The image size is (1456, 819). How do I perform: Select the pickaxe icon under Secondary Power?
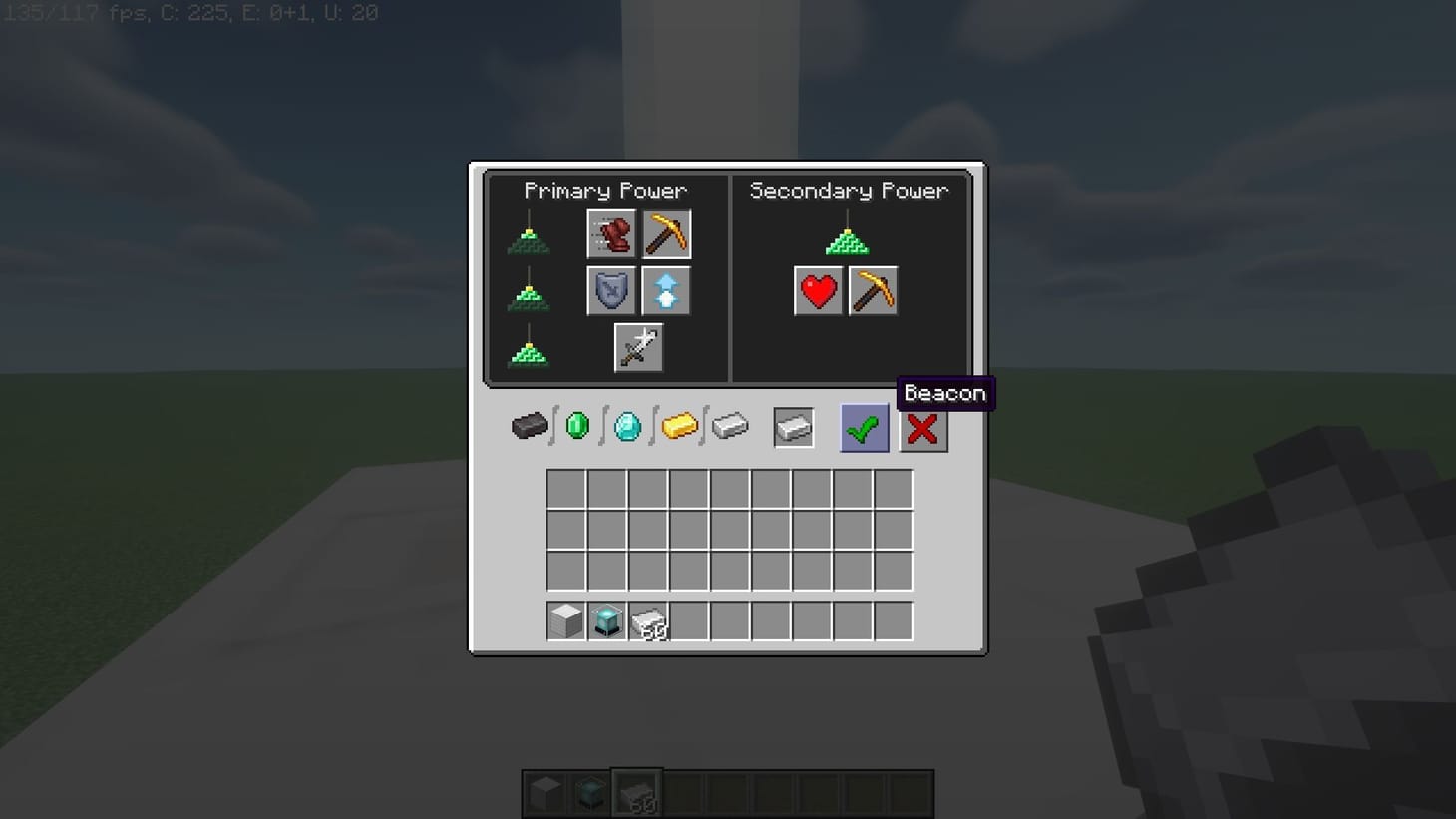tap(873, 291)
